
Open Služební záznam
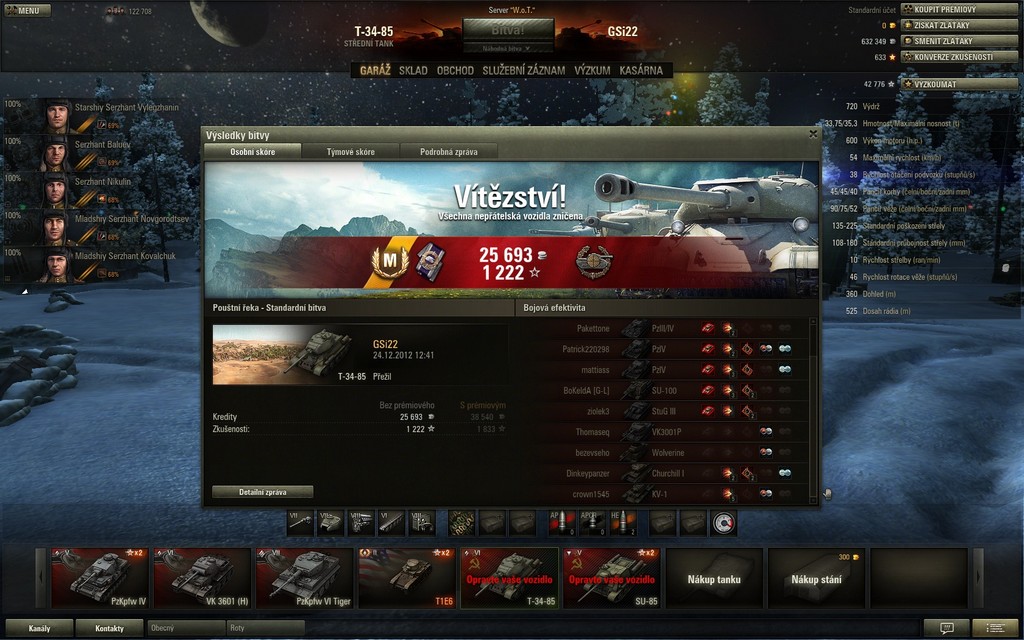point(524,71)
